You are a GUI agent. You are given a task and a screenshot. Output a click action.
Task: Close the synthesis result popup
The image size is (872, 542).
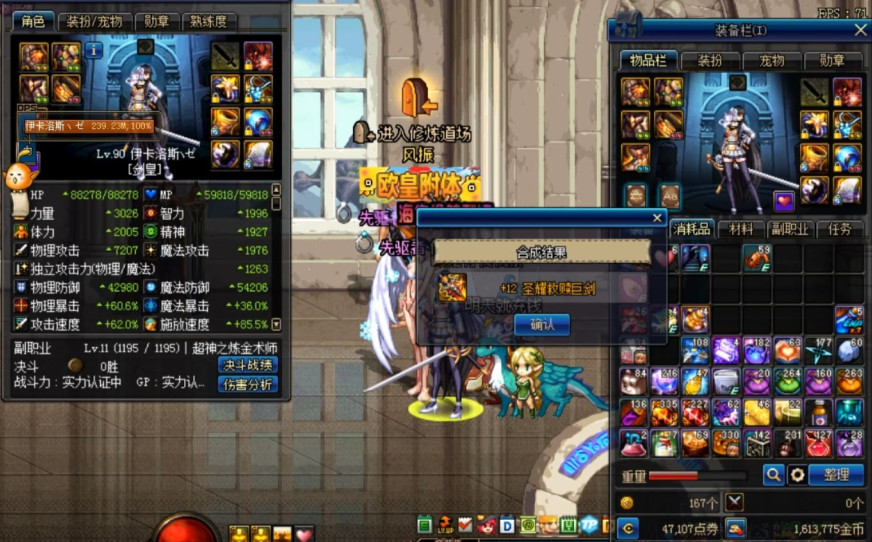657,217
